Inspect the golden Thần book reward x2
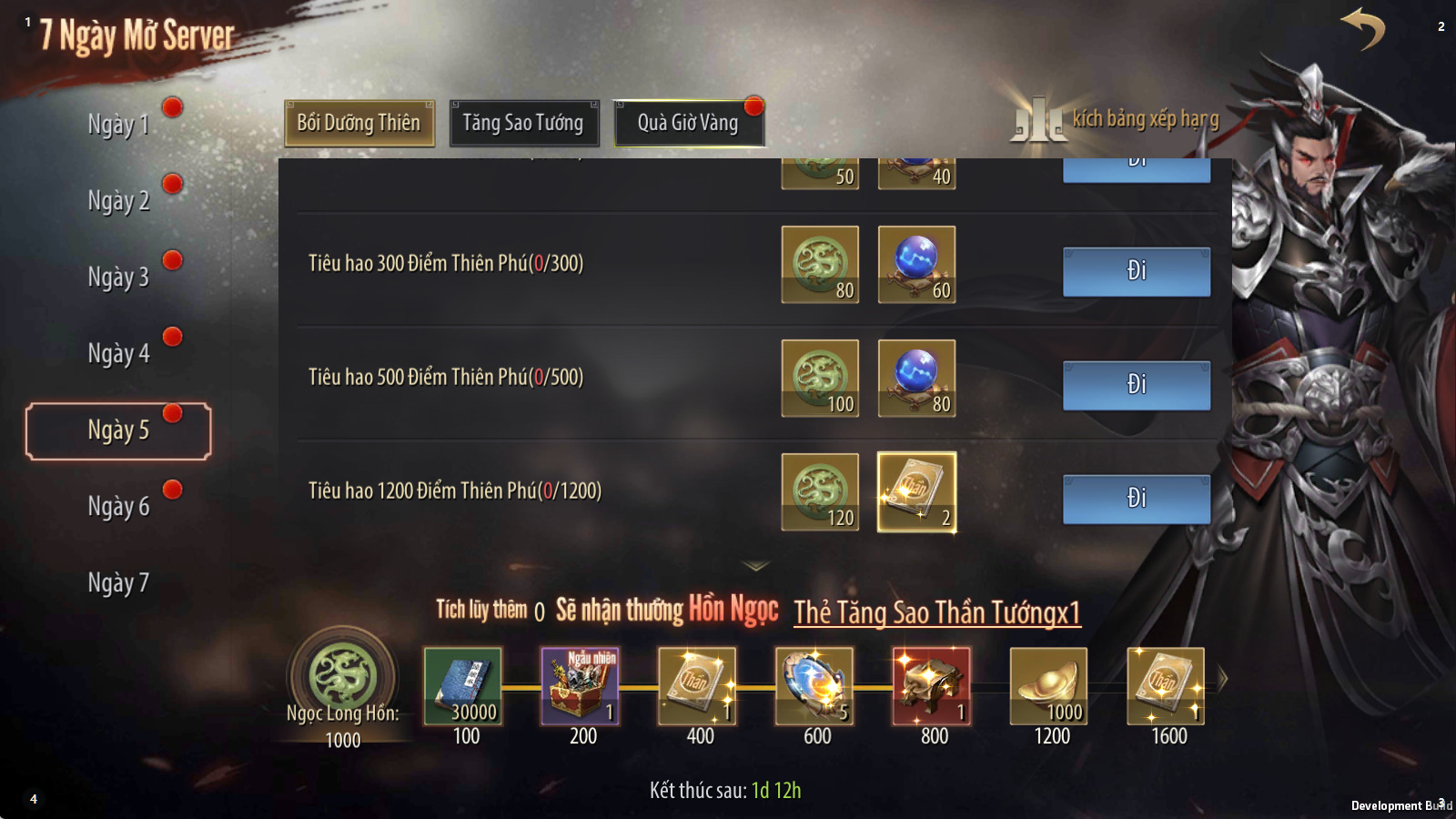 point(916,492)
